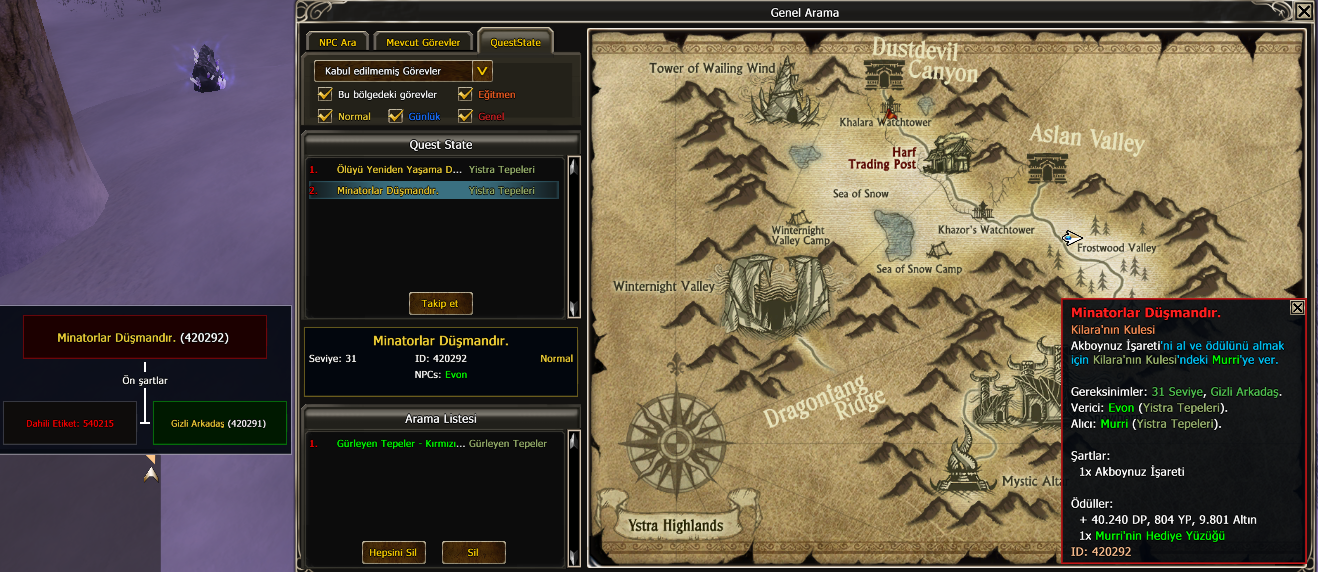Open the Kabul edilmemiş Görevler dropdown
1318x572 pixels.
482,71
